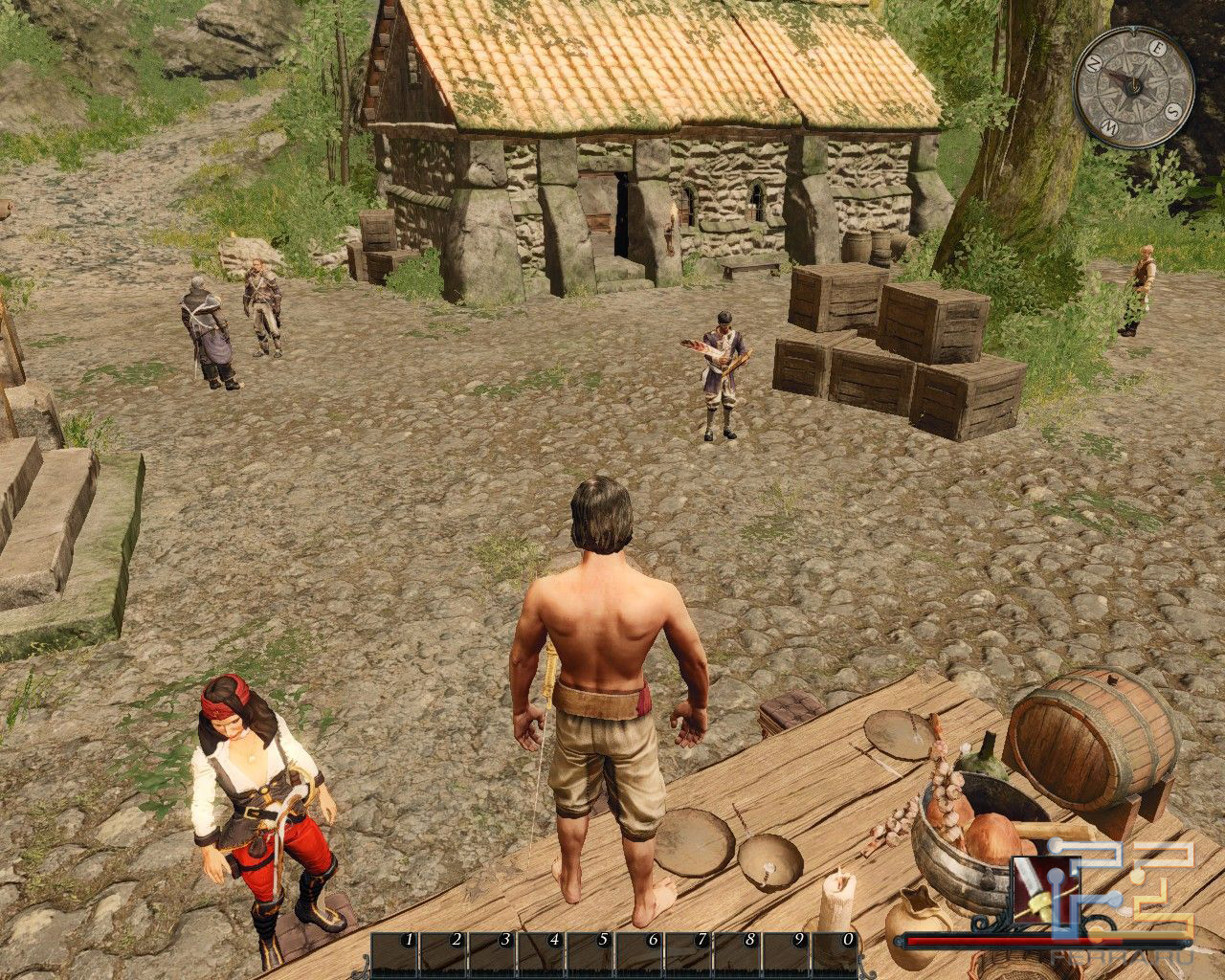Click hotbar slot number 4
The height and width of the screenshot is (980, 1225).
(x=541, y=953)
